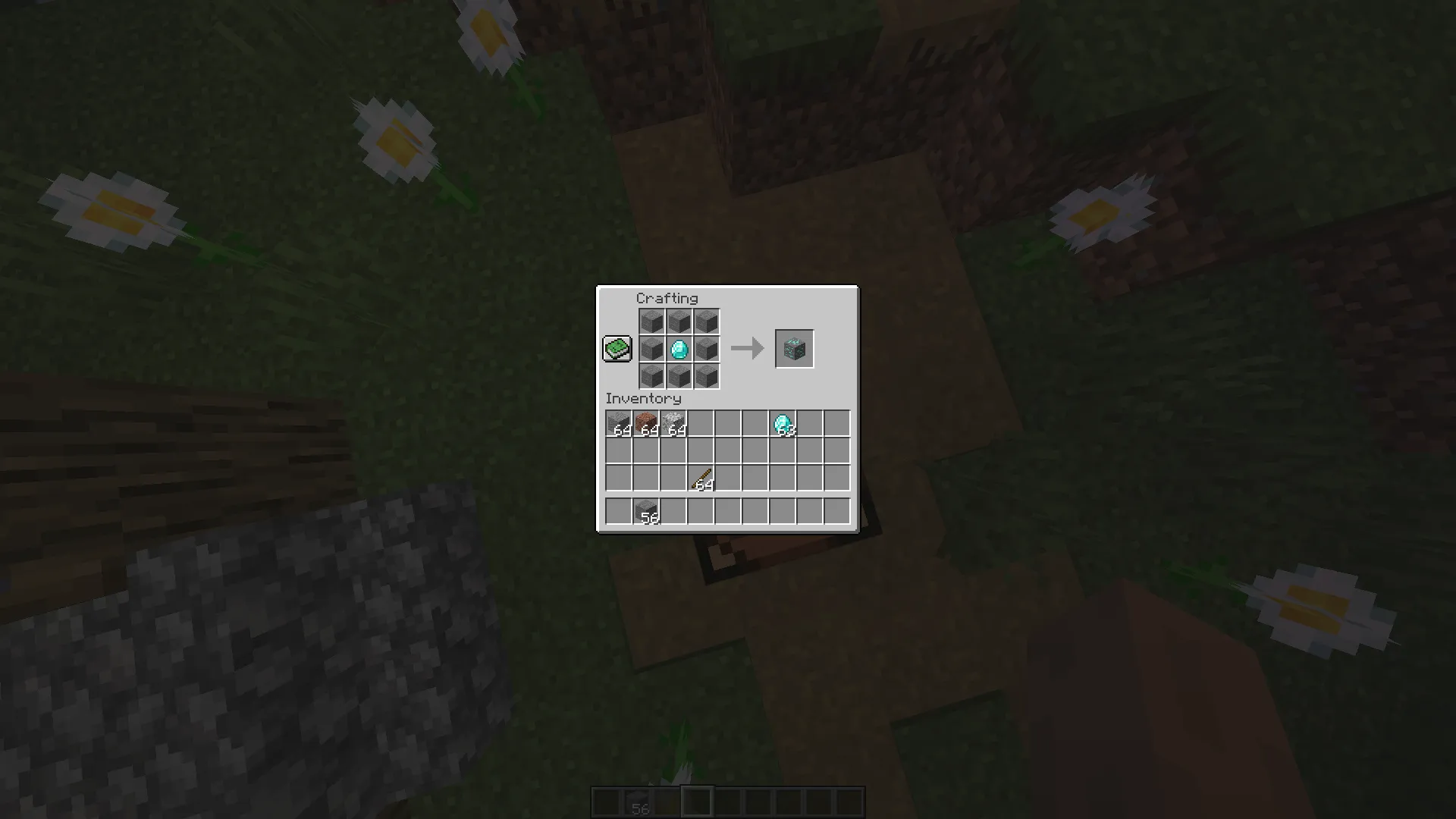Screen dimensions: 1456x819
Task: Pick up the 63 diamonds from inventory
Action: point(782,422)
